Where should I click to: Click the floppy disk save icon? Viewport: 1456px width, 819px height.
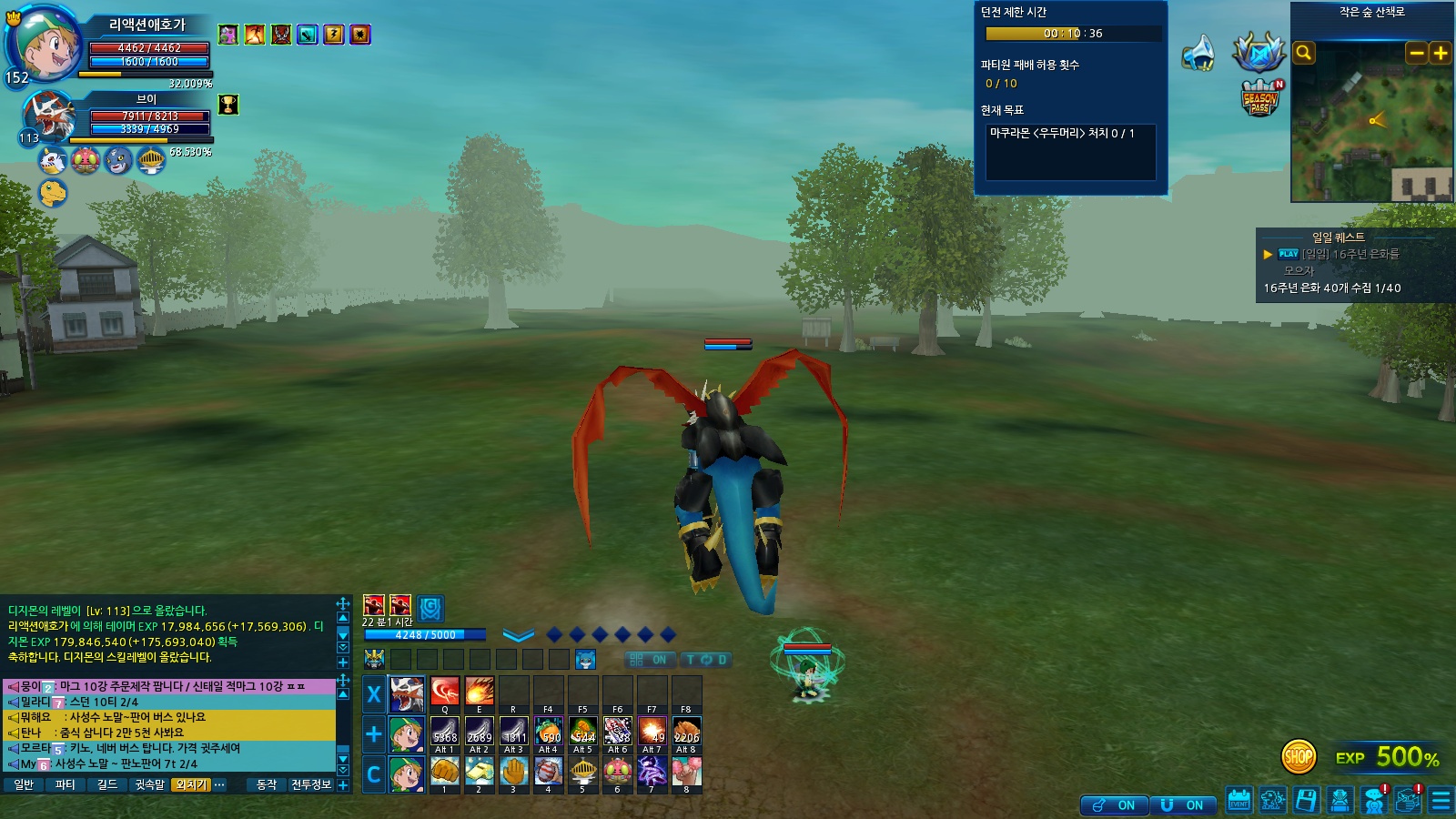(x=1306, y=801)
